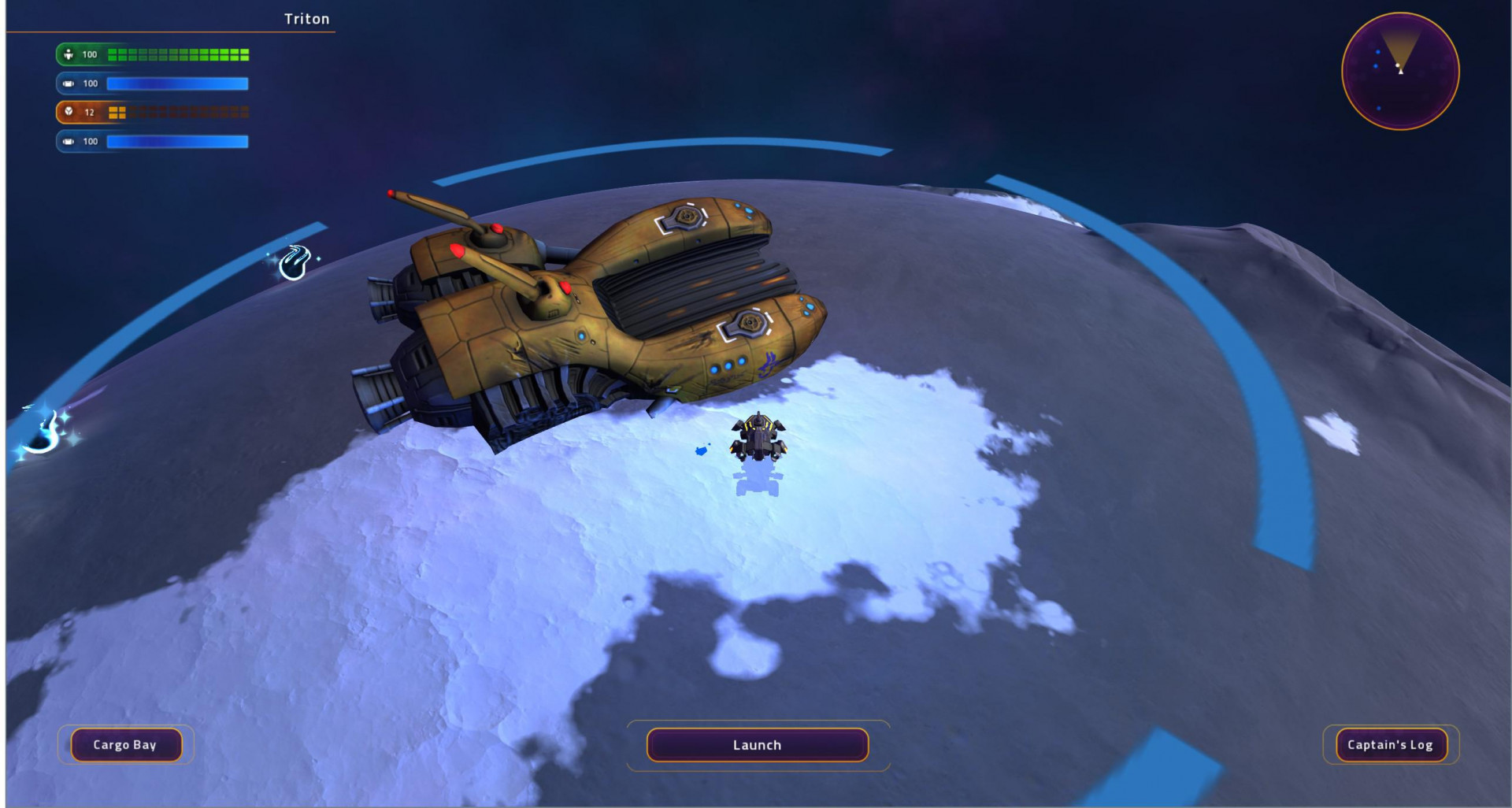This screenshot has height=808, width=1512.
Task: Click the battery icon on the bottom blue gauge
Action: 69,142
